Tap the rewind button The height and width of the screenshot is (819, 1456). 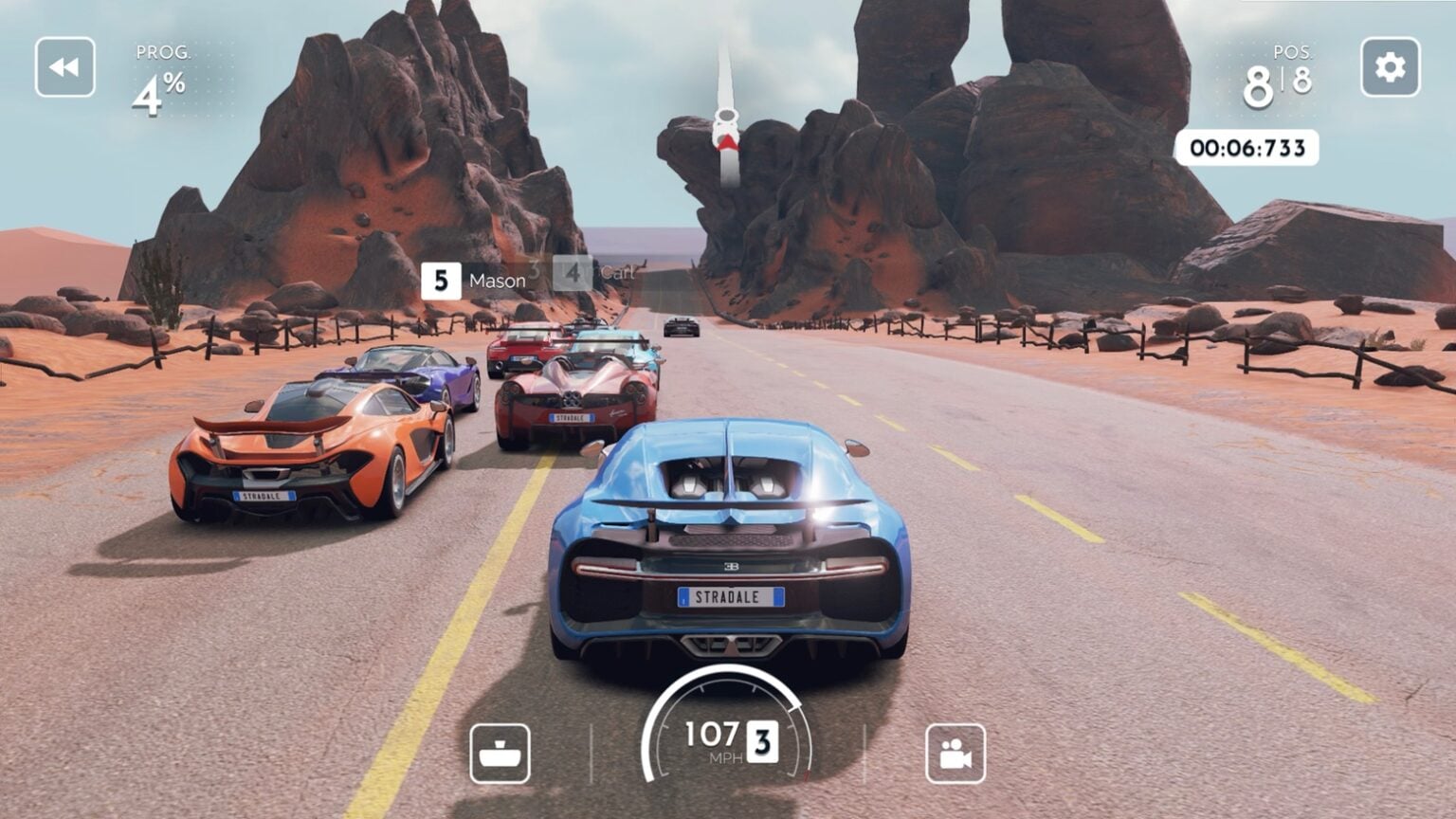(65, 67)
